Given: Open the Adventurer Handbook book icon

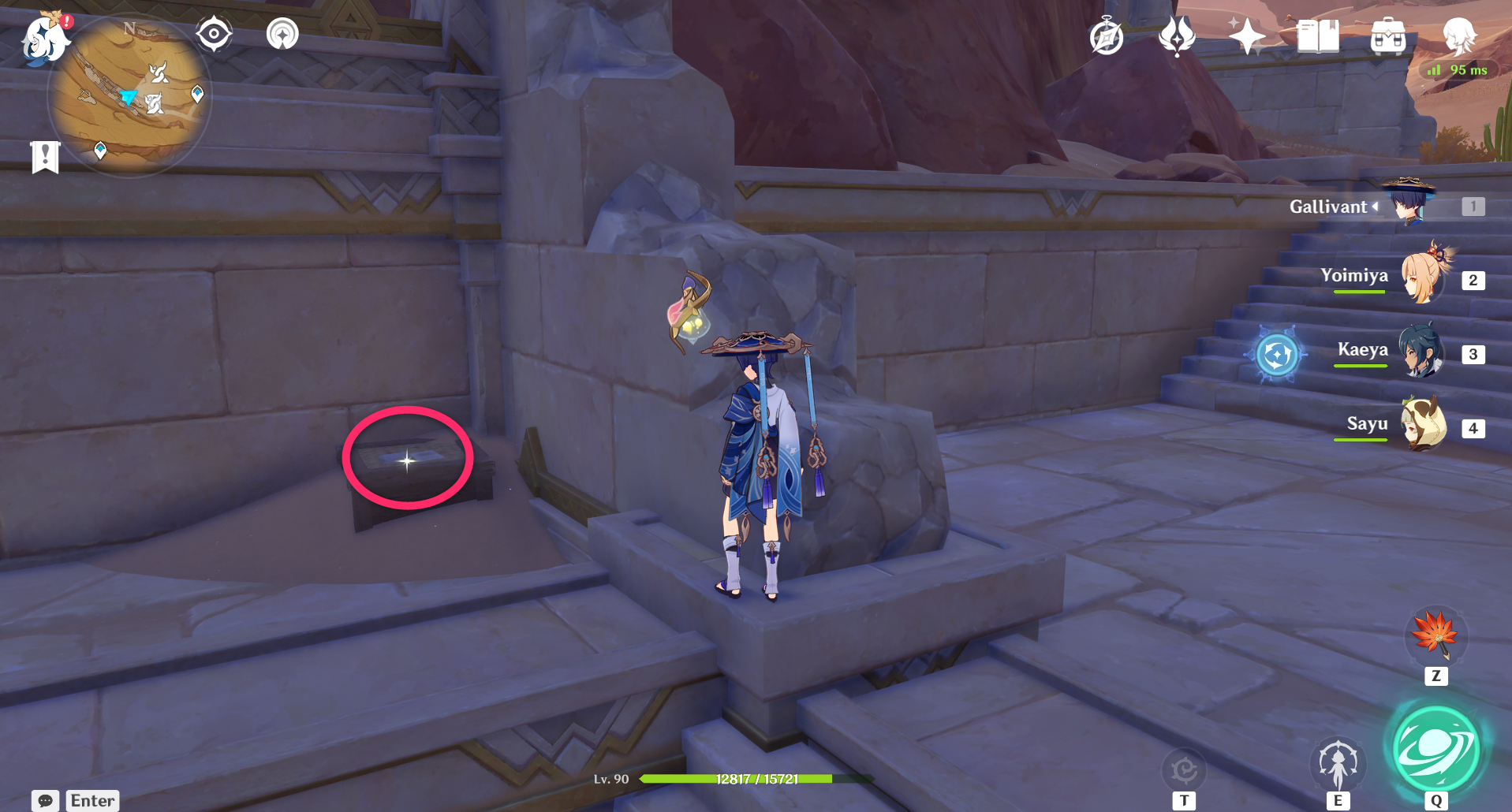Looking at the screenshot, I should click(1319, 35).
